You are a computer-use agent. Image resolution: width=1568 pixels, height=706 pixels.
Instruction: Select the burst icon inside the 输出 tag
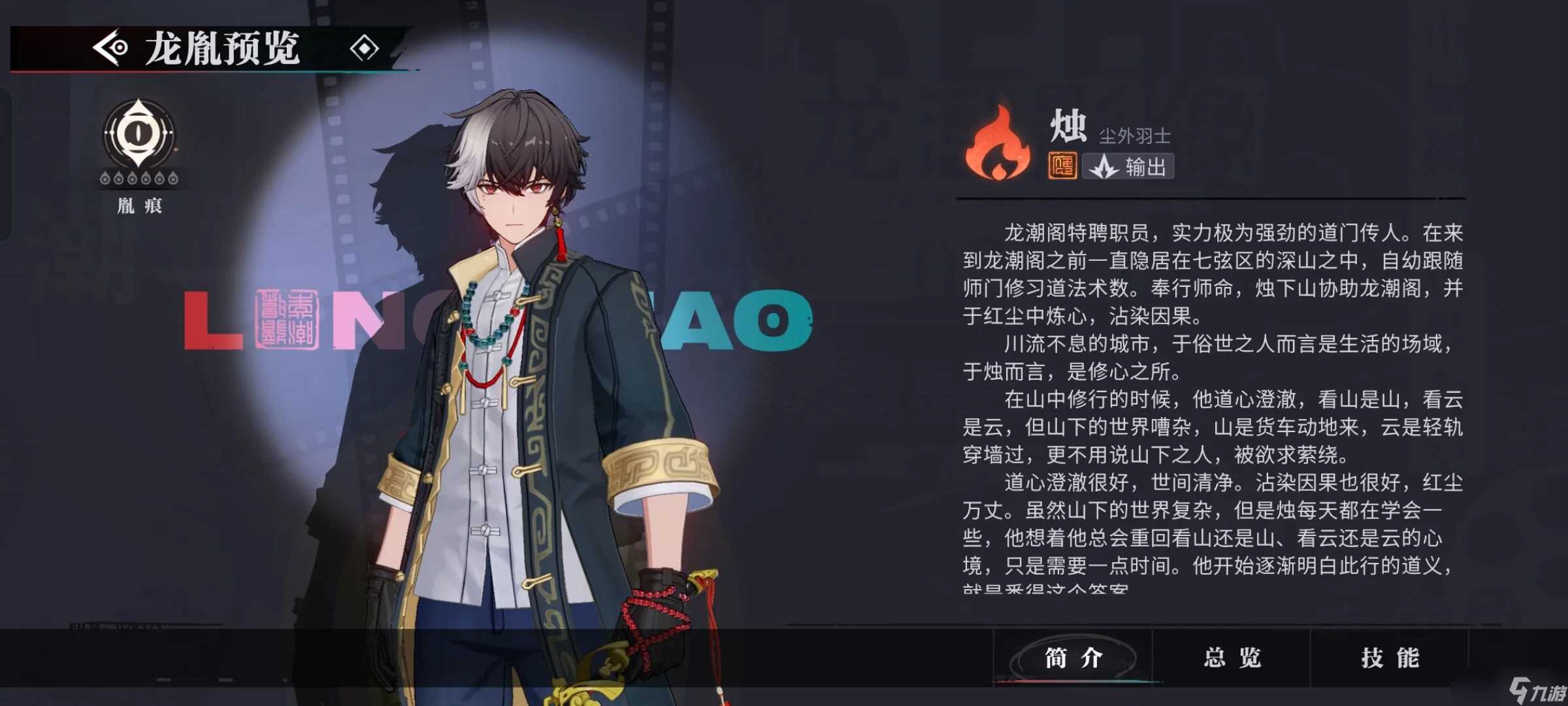click(1104, 167)
